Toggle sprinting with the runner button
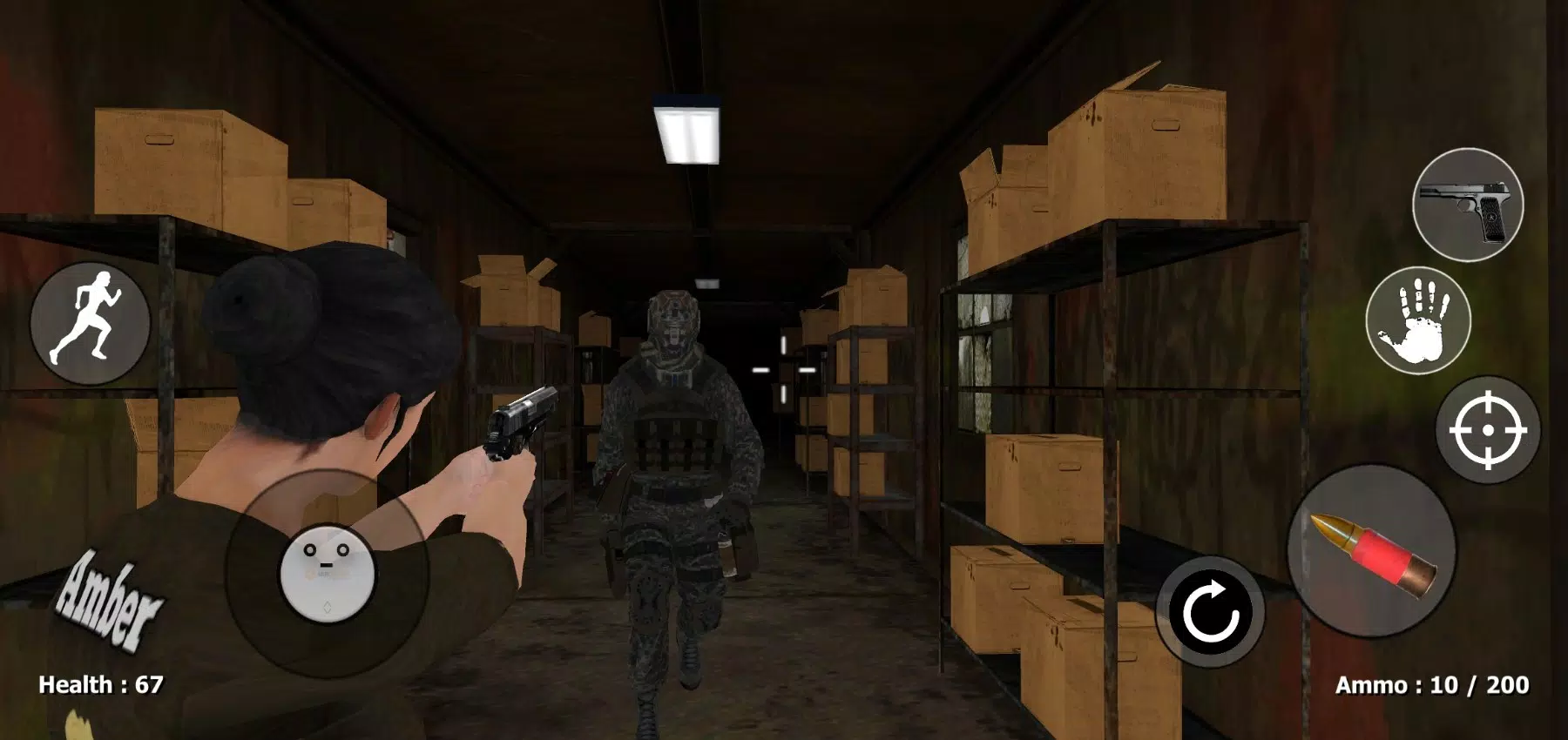Viewport: 1568px width, 740px height. point(90,324)
